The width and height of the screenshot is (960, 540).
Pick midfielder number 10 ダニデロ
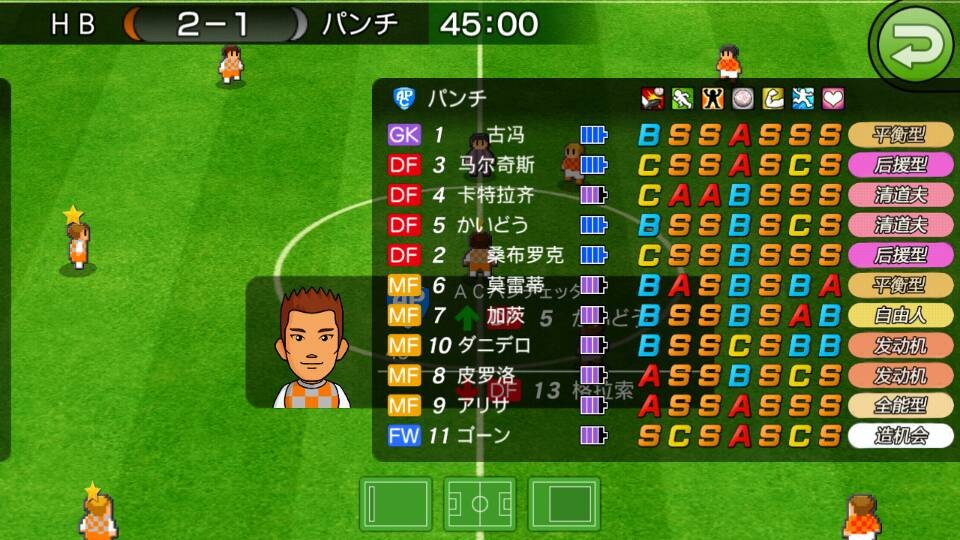click(x=493, y=346)
